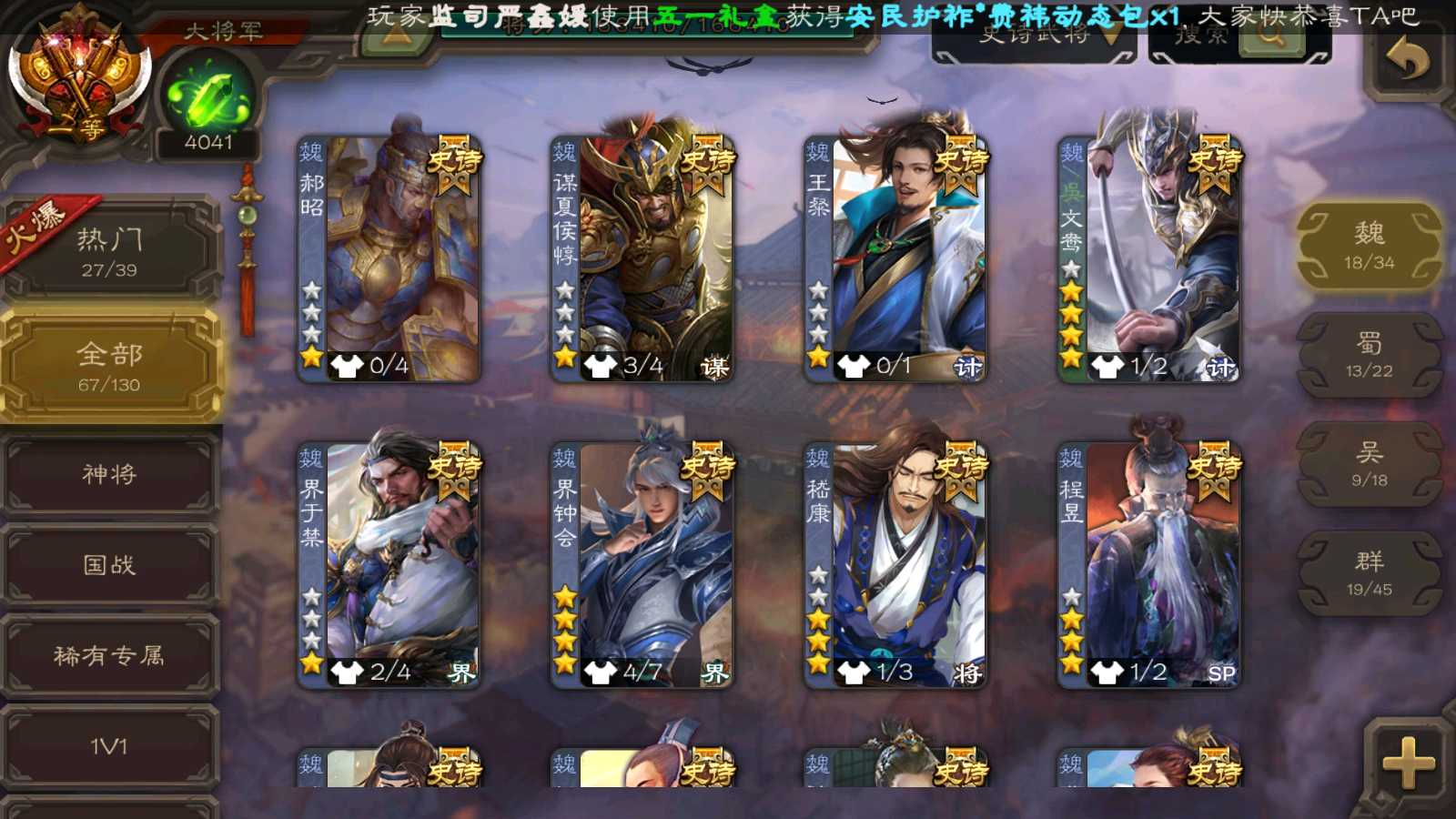
Task: Choose the 国战 category tab
Action: tap(109, 565)
